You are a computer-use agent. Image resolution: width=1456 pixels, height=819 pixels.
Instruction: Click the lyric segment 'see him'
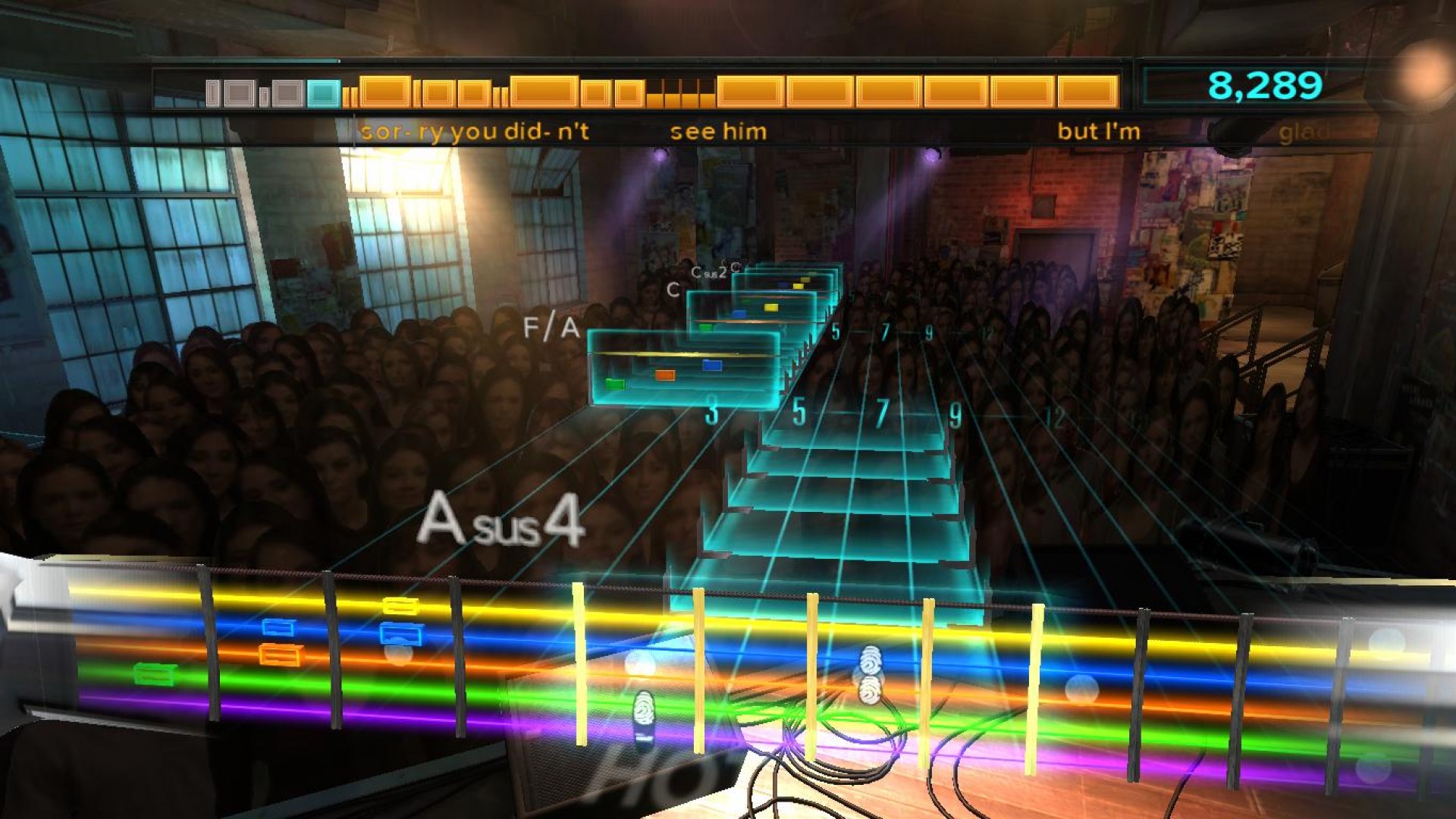(x=717, y=131)
